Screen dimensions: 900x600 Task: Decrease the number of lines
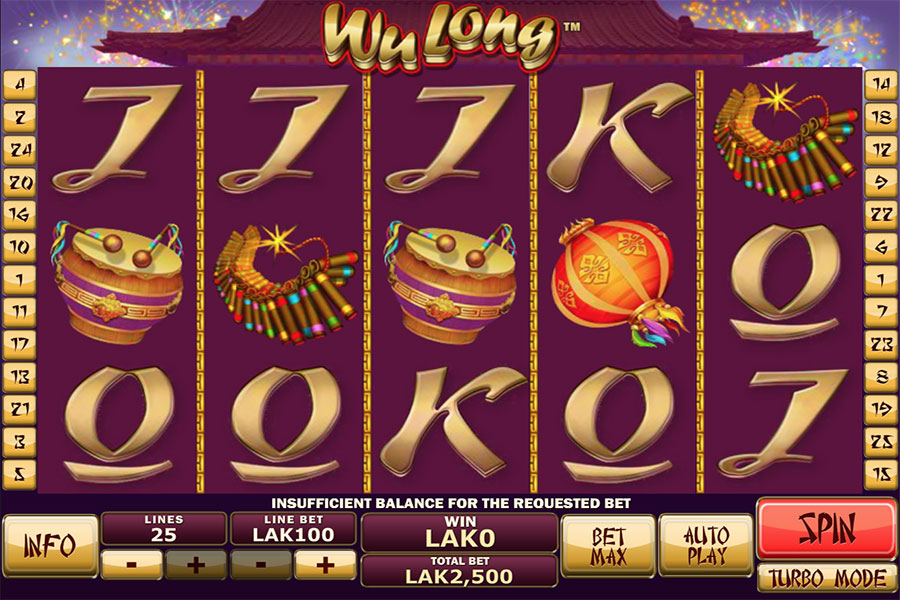(x=132, y=565)
